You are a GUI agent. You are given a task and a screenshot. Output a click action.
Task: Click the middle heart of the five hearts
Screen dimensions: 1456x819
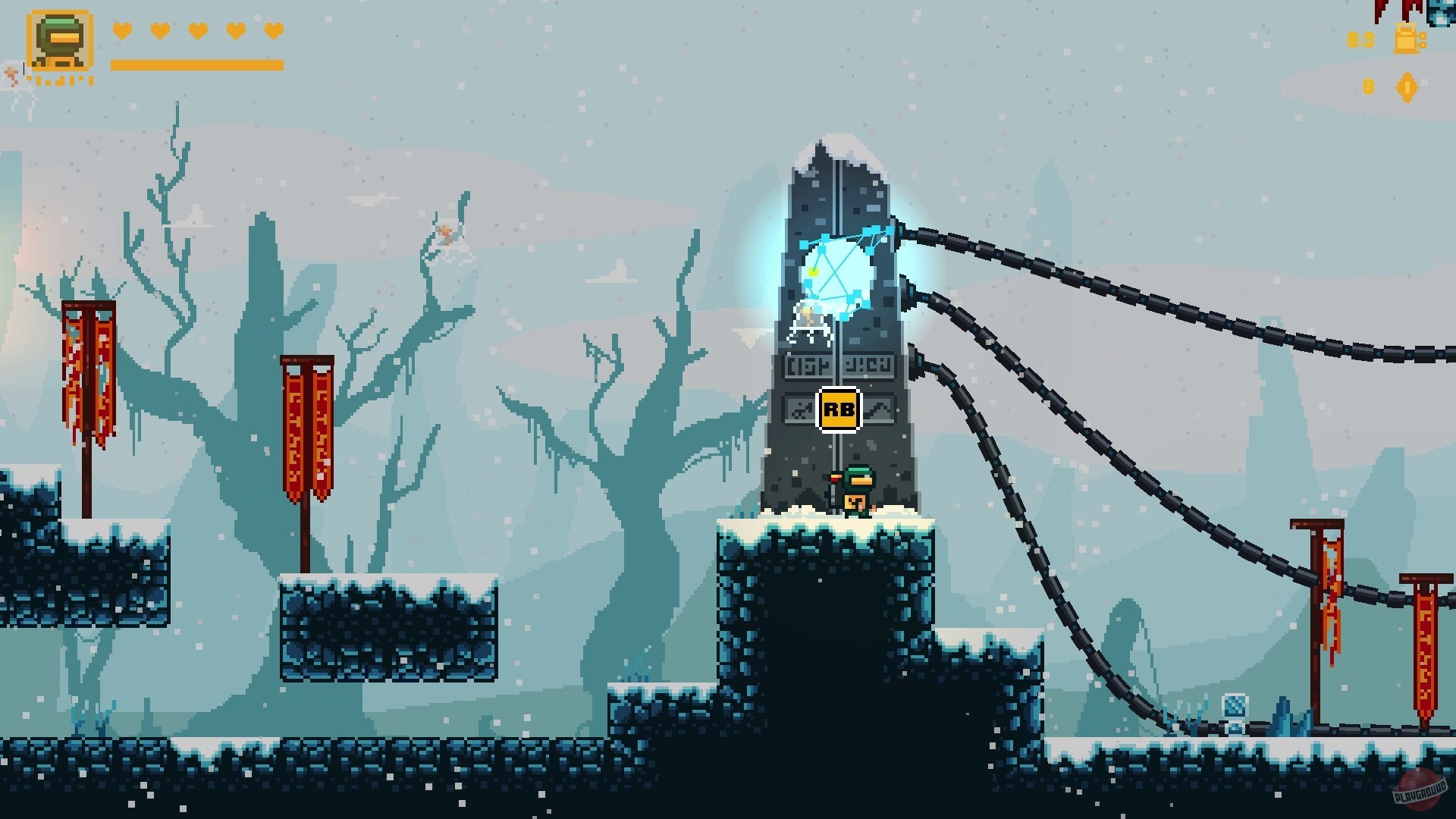coord(198,32)
